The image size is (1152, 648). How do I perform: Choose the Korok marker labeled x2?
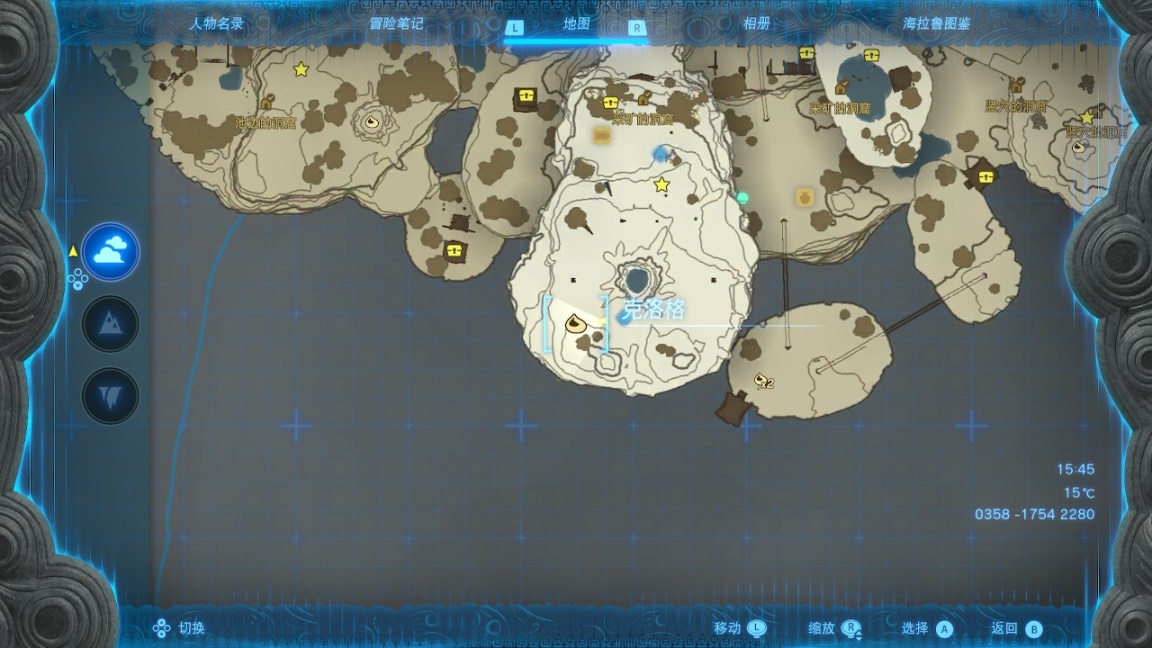[763, 380]
